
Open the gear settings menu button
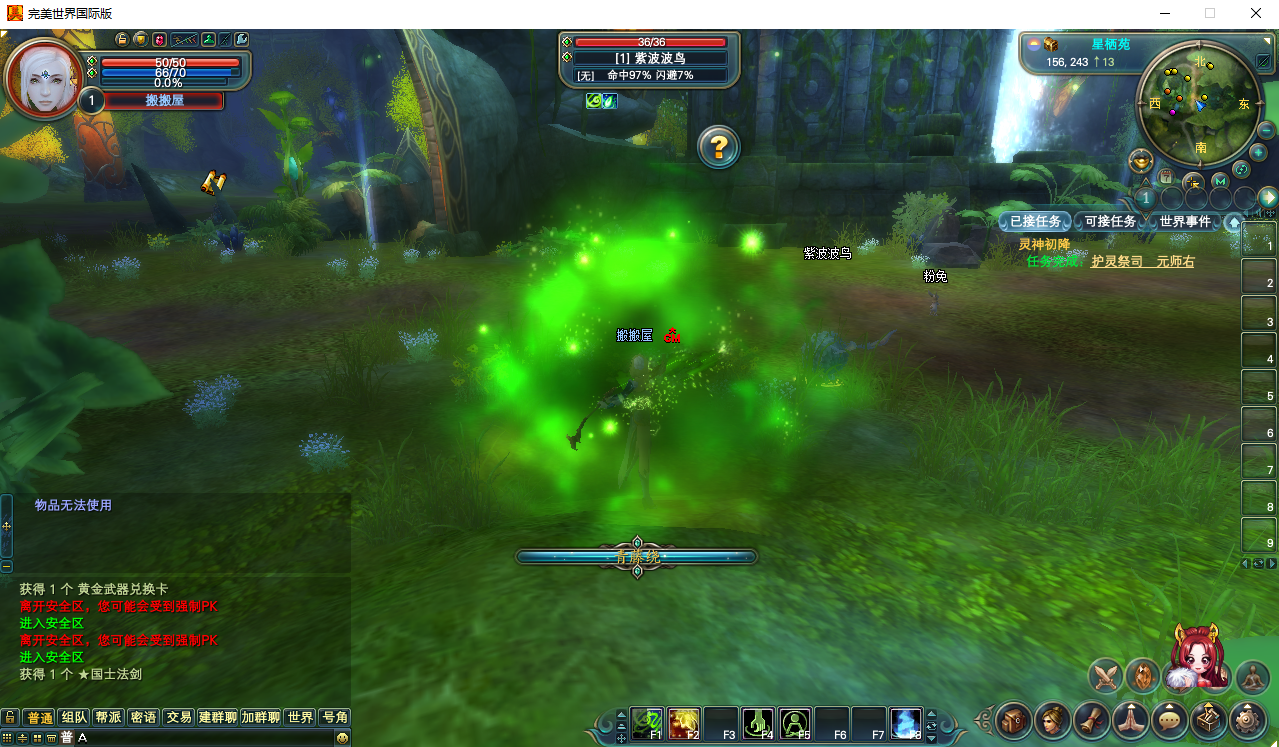click(1246, 719)
